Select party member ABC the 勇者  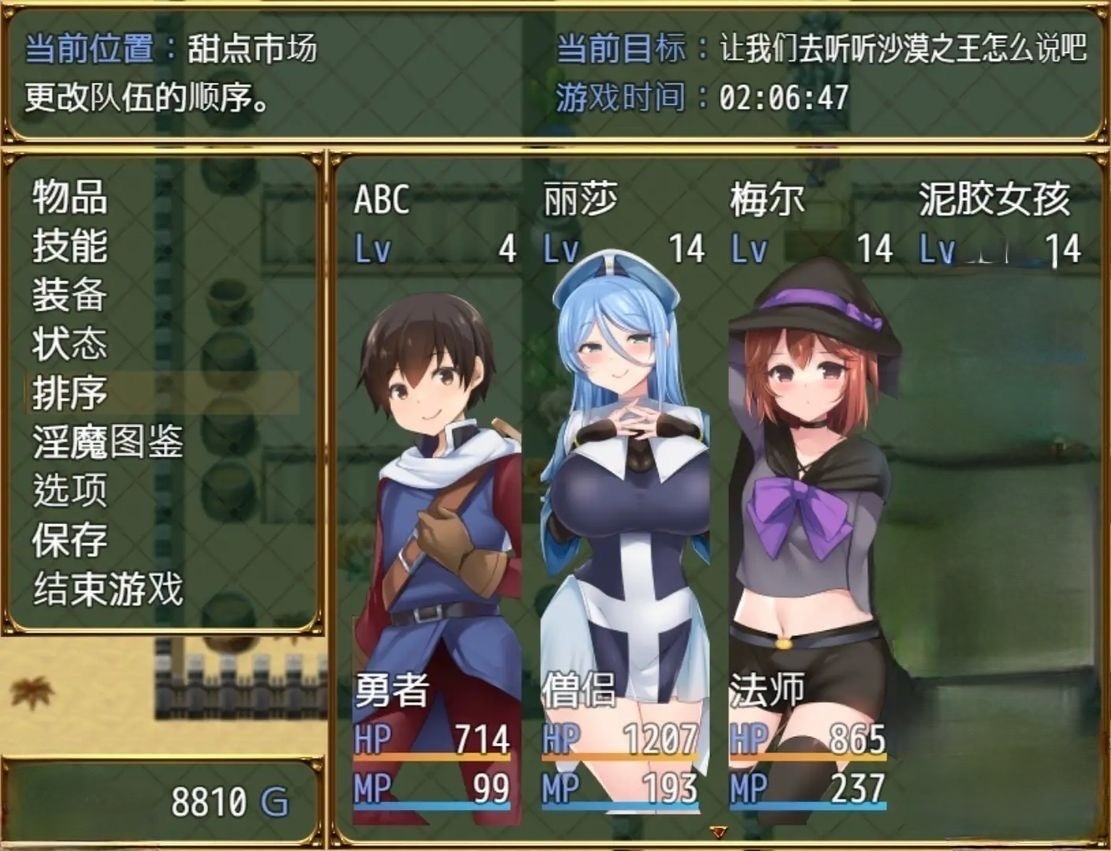point(435,500)
